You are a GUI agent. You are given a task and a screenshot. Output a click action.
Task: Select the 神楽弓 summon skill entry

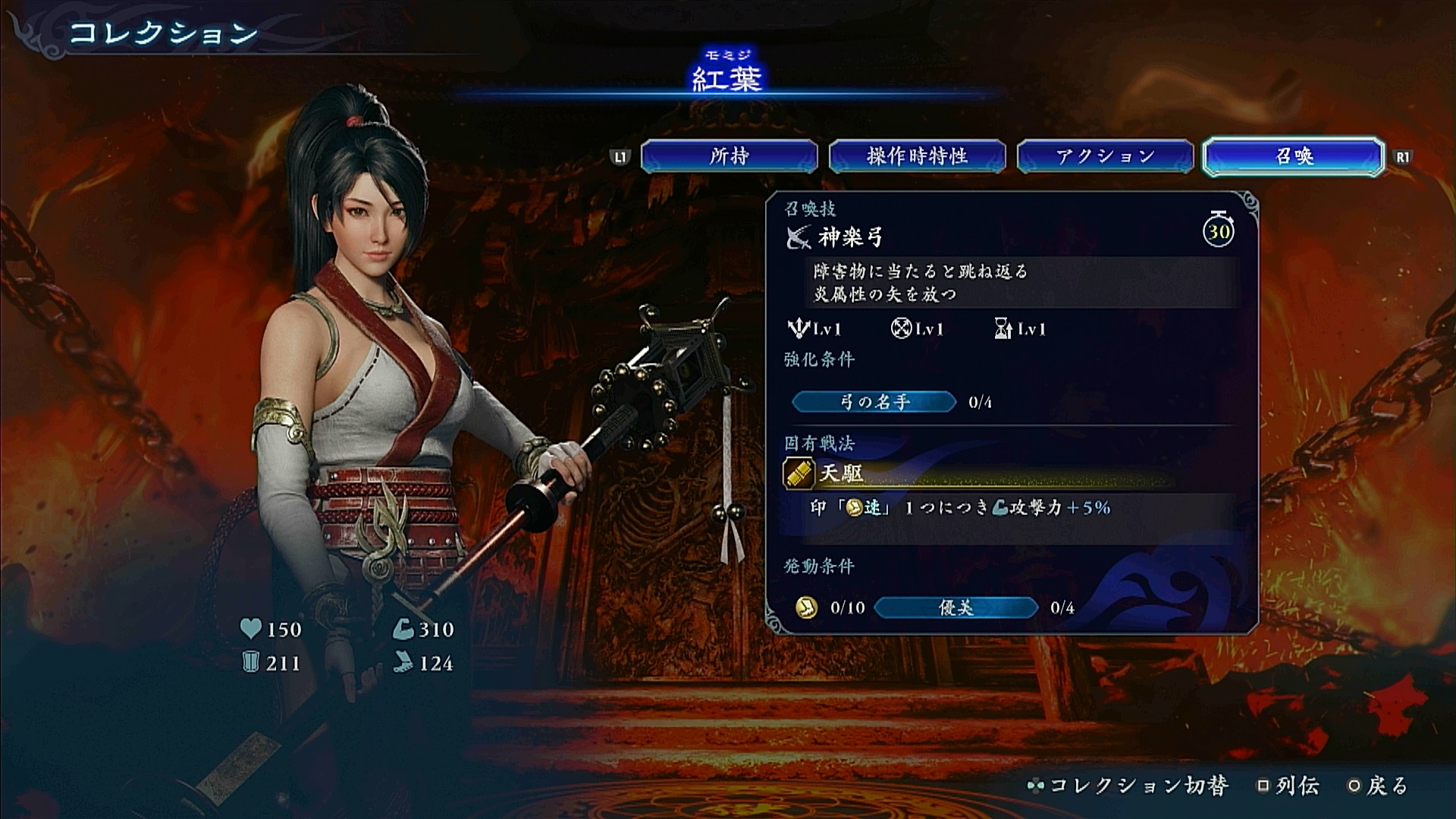tap(850, 238)
